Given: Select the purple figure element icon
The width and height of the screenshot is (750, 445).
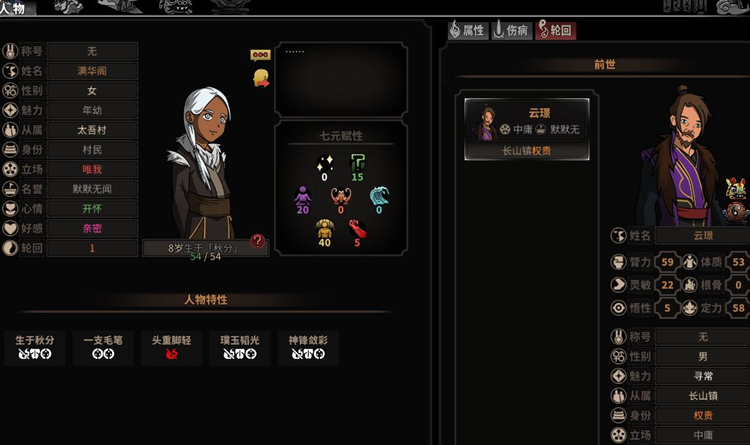Looking at the screenshot, I should (303, 195).
